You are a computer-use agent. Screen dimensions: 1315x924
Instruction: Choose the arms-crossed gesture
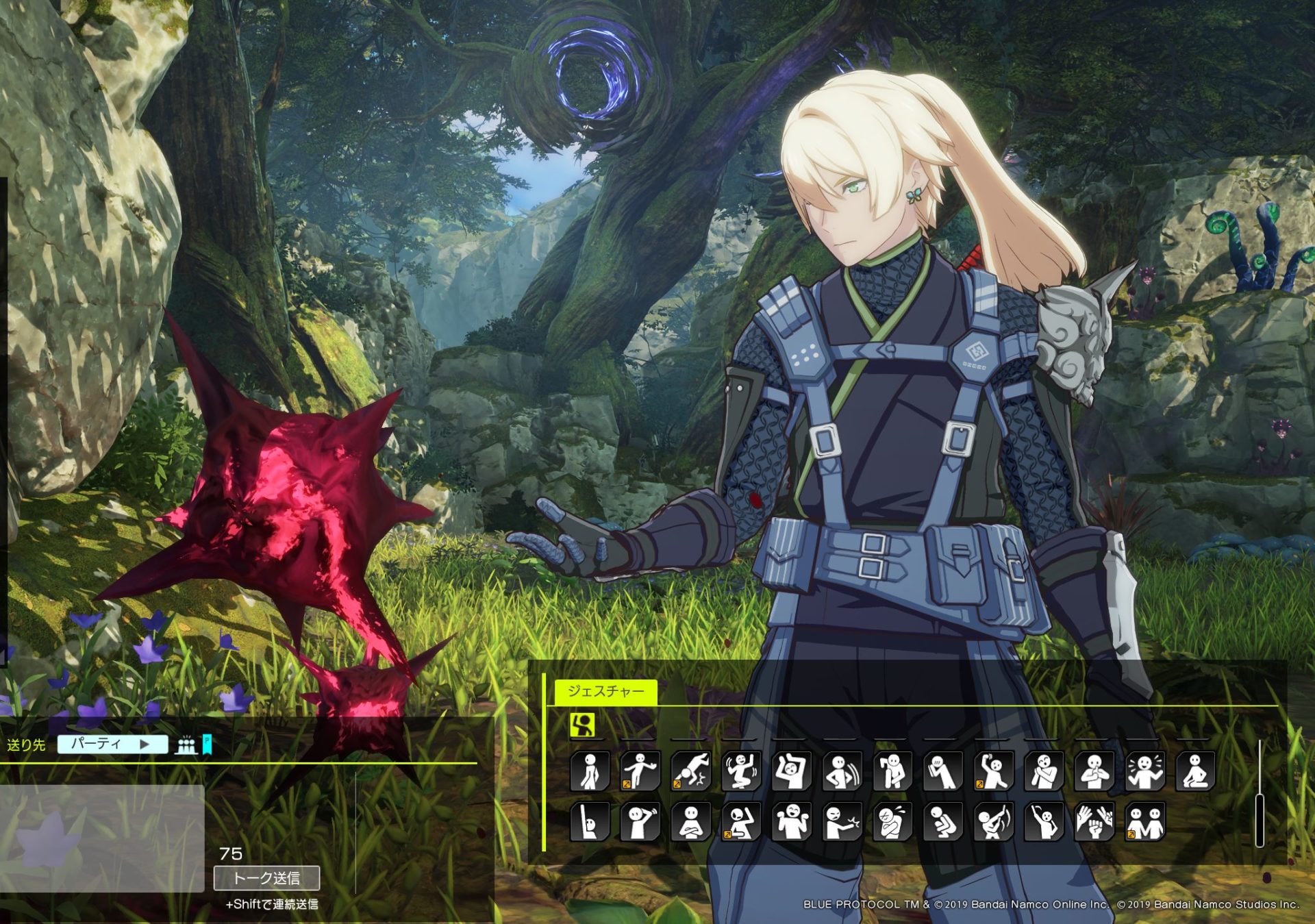click(690, 822)
